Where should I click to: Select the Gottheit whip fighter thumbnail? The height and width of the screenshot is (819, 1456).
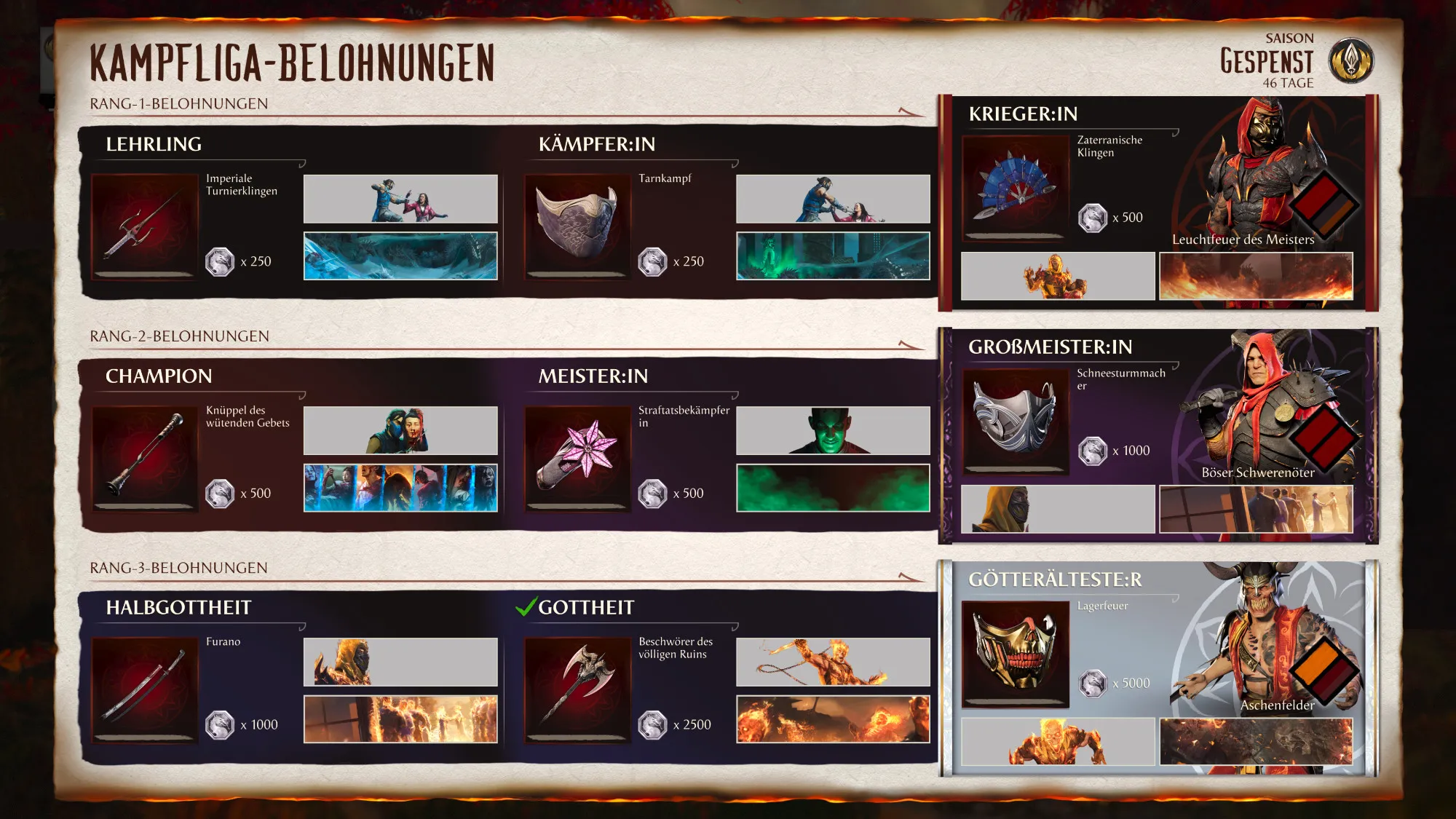pyautogui.click(x=833, y=662)
